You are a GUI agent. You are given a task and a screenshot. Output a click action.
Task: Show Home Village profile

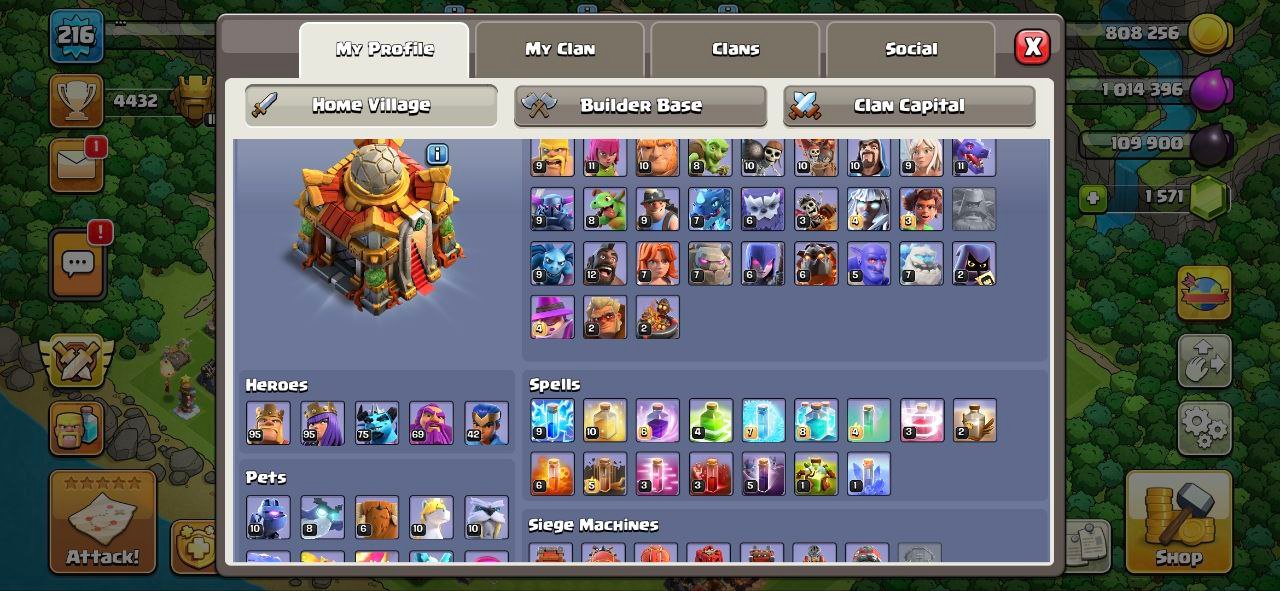click(x=371, y=105)
